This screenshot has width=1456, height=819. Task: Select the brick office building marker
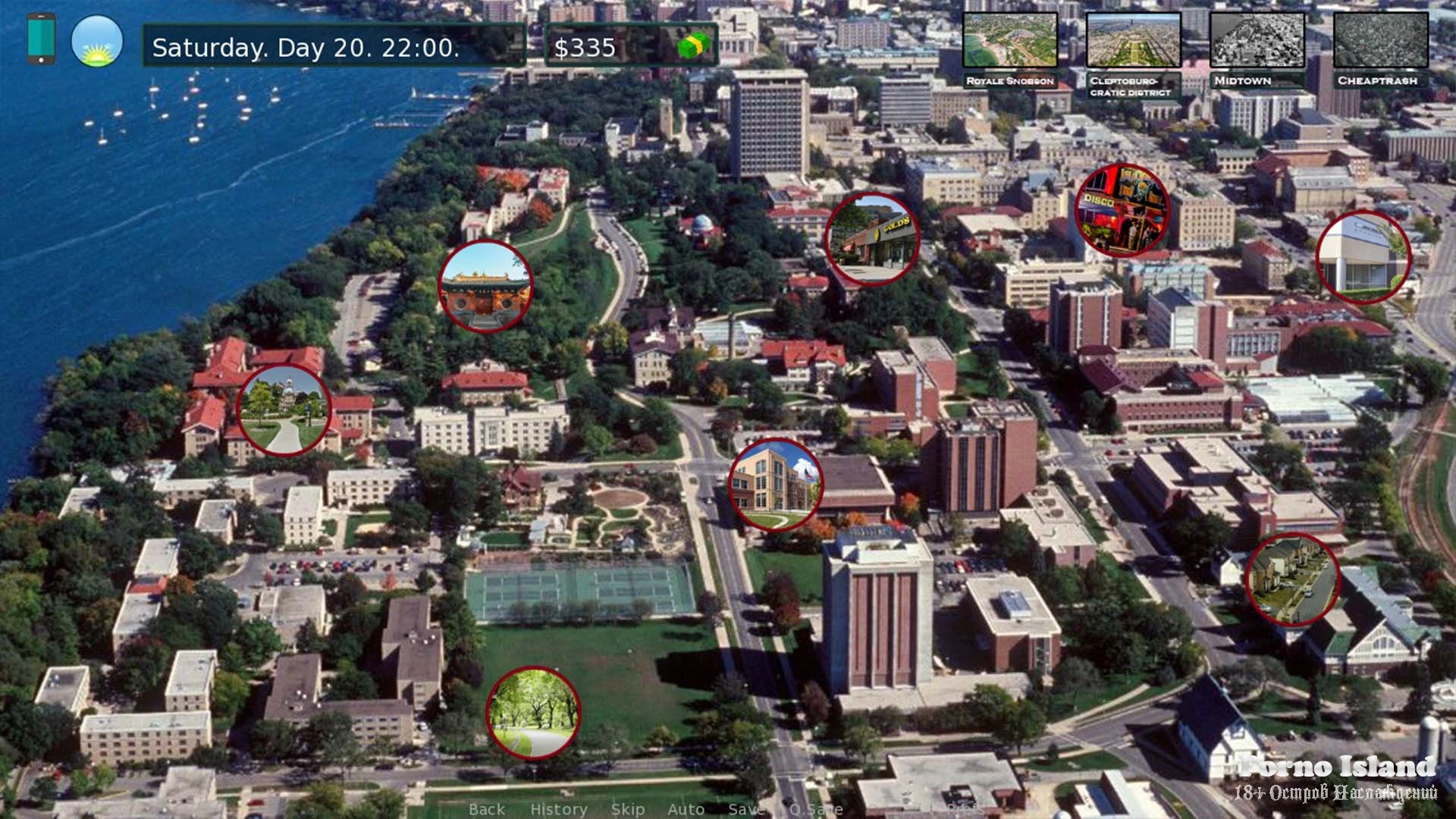pos(776,485)
